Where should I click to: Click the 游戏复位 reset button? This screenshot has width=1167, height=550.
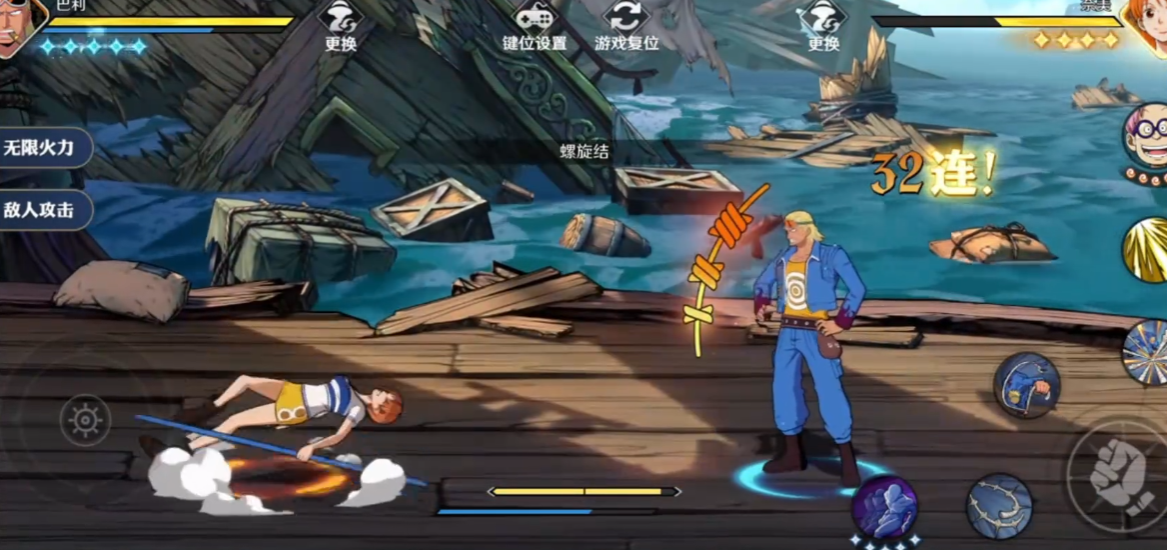click(626, 27)
